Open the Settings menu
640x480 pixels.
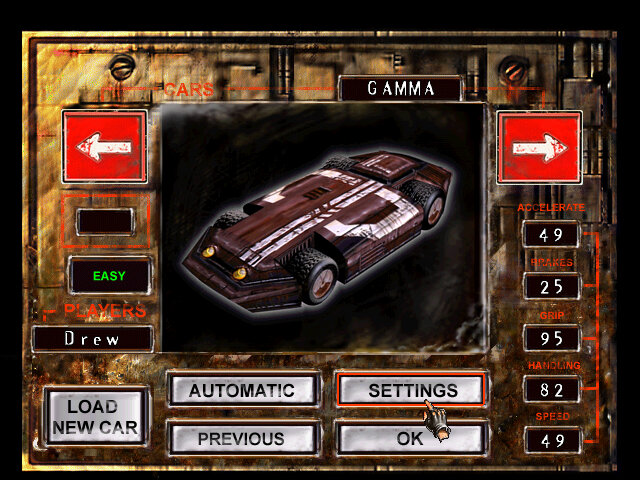coord(411,390)
